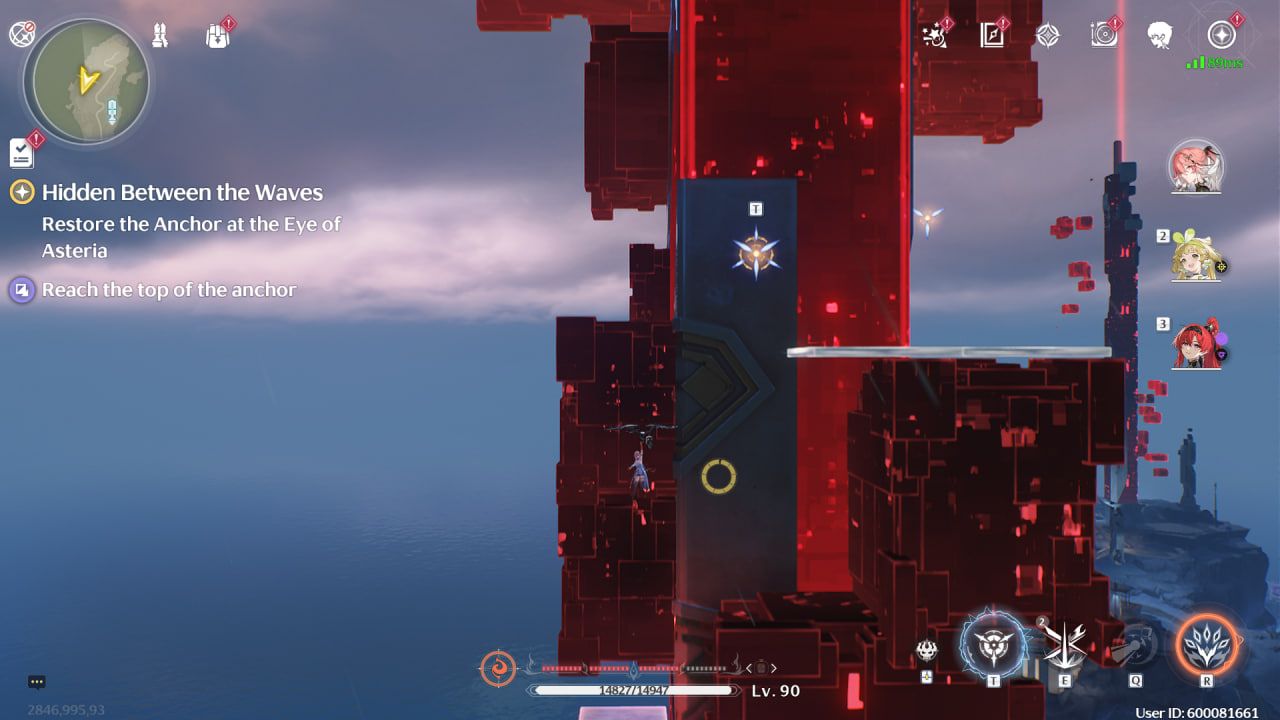
Task: Trigger the echo skill labeled Q
Action: pyautogui.click(x=1135, y=645)
